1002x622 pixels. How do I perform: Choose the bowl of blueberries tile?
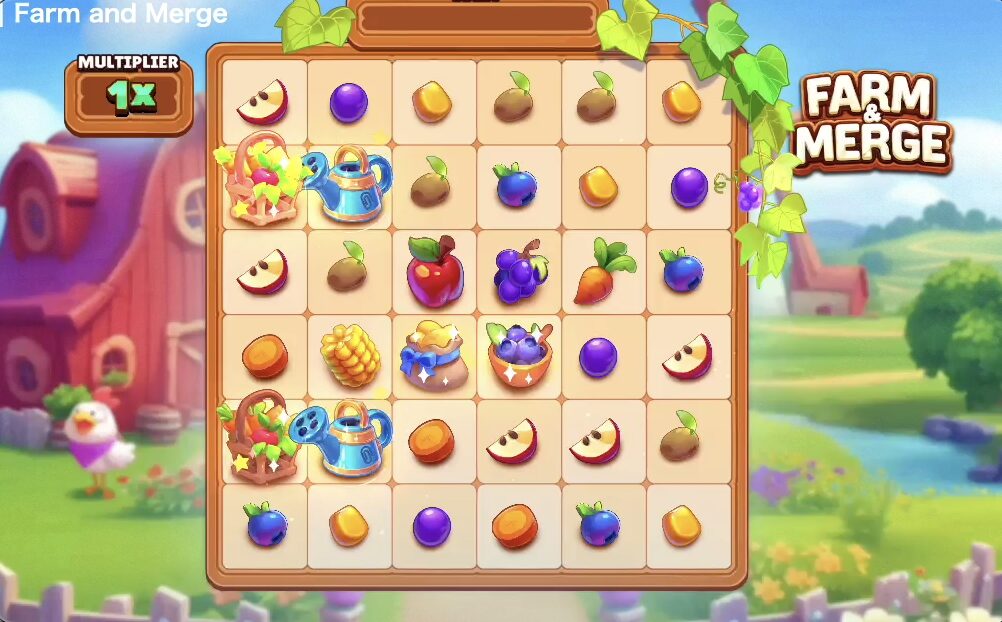[517, 355]
